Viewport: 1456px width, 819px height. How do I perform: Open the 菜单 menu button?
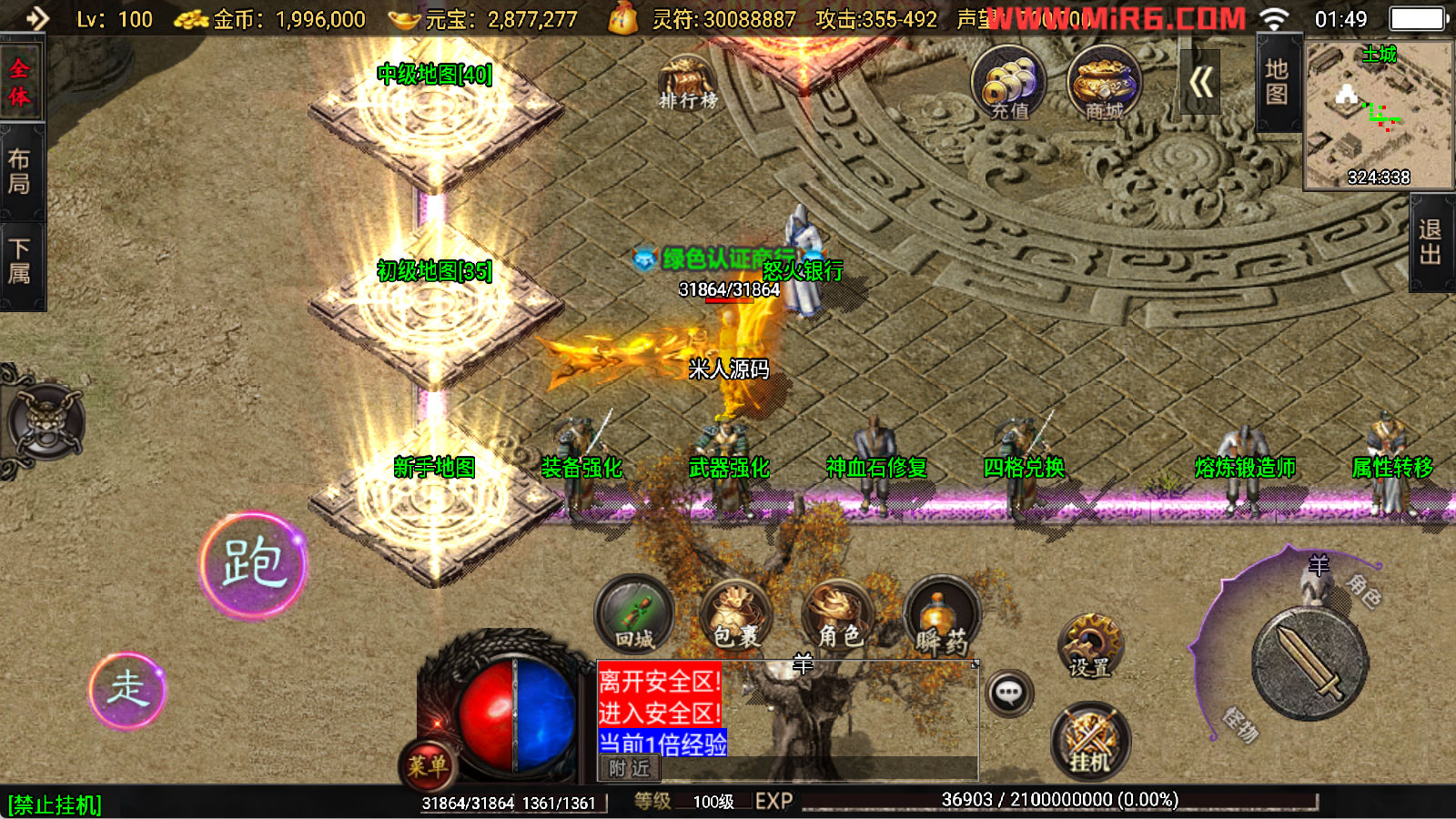point(427,765)
